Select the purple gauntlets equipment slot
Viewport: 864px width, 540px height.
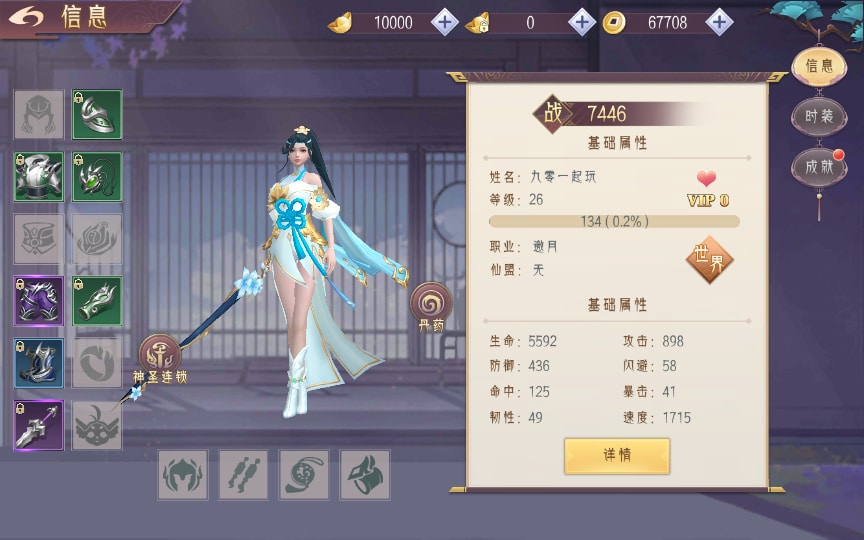(39, 301)
